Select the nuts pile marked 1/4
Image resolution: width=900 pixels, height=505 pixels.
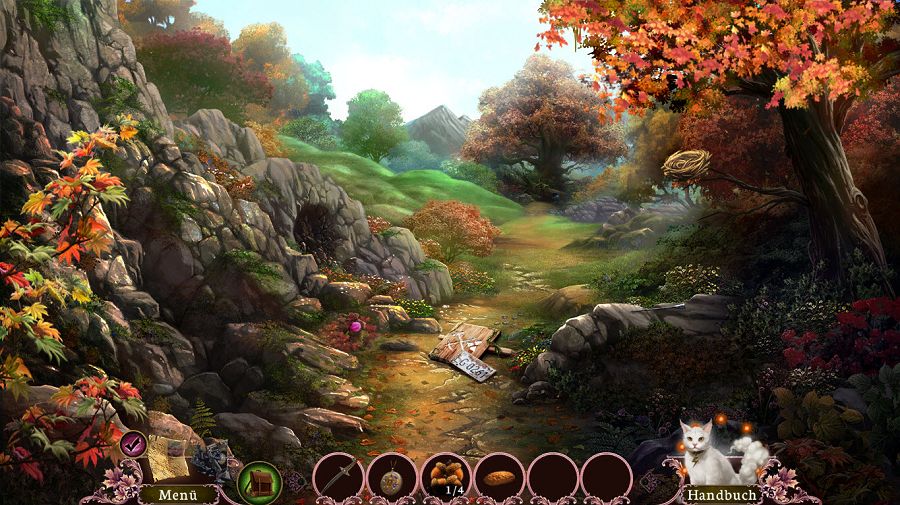pyautogui.click(x=445, y=475)
